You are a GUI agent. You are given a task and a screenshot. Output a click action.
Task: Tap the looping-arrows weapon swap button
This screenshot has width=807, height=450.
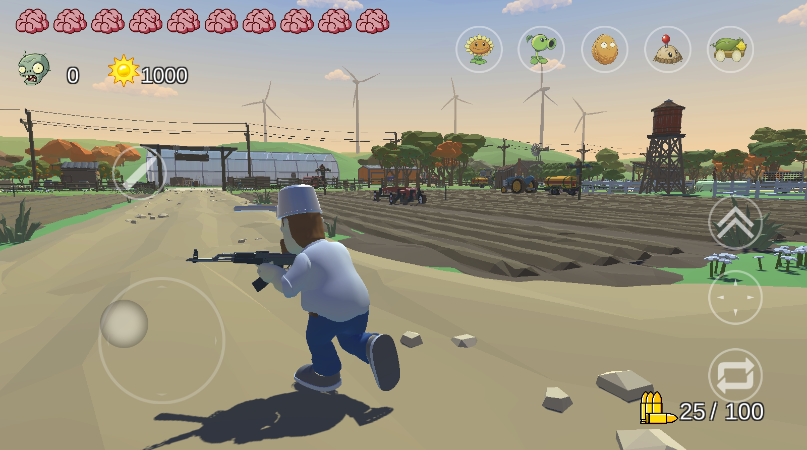tap(735, 375)
